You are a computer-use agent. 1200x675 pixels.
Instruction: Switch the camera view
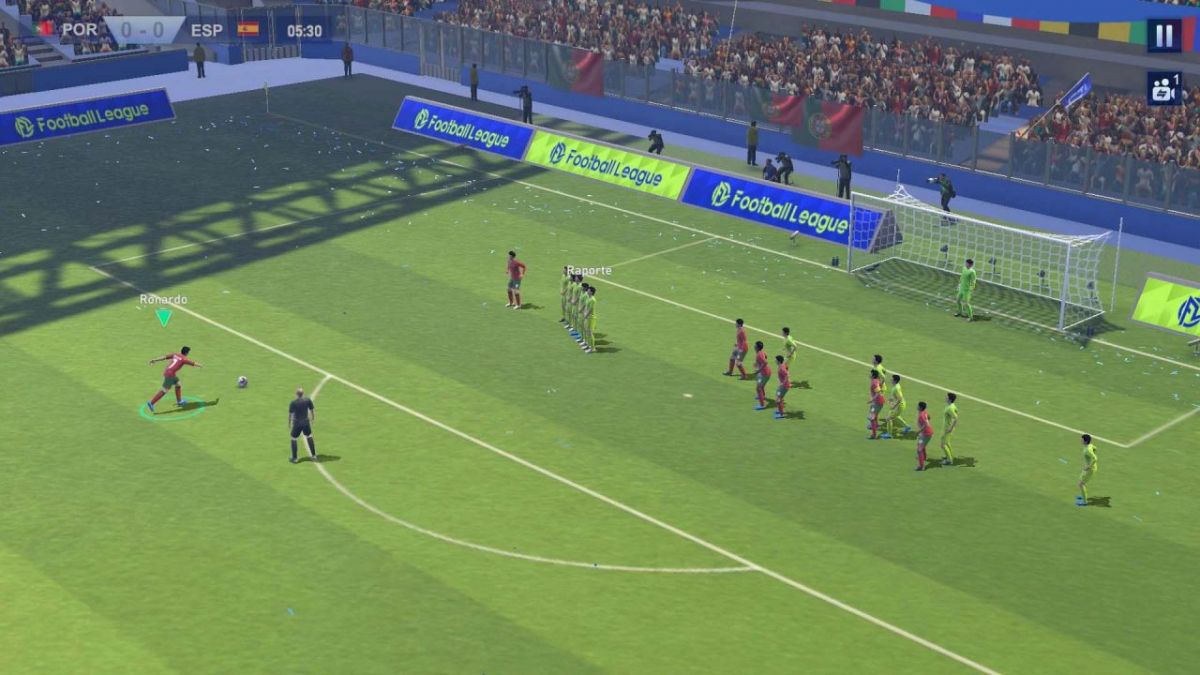point(1163,88)
